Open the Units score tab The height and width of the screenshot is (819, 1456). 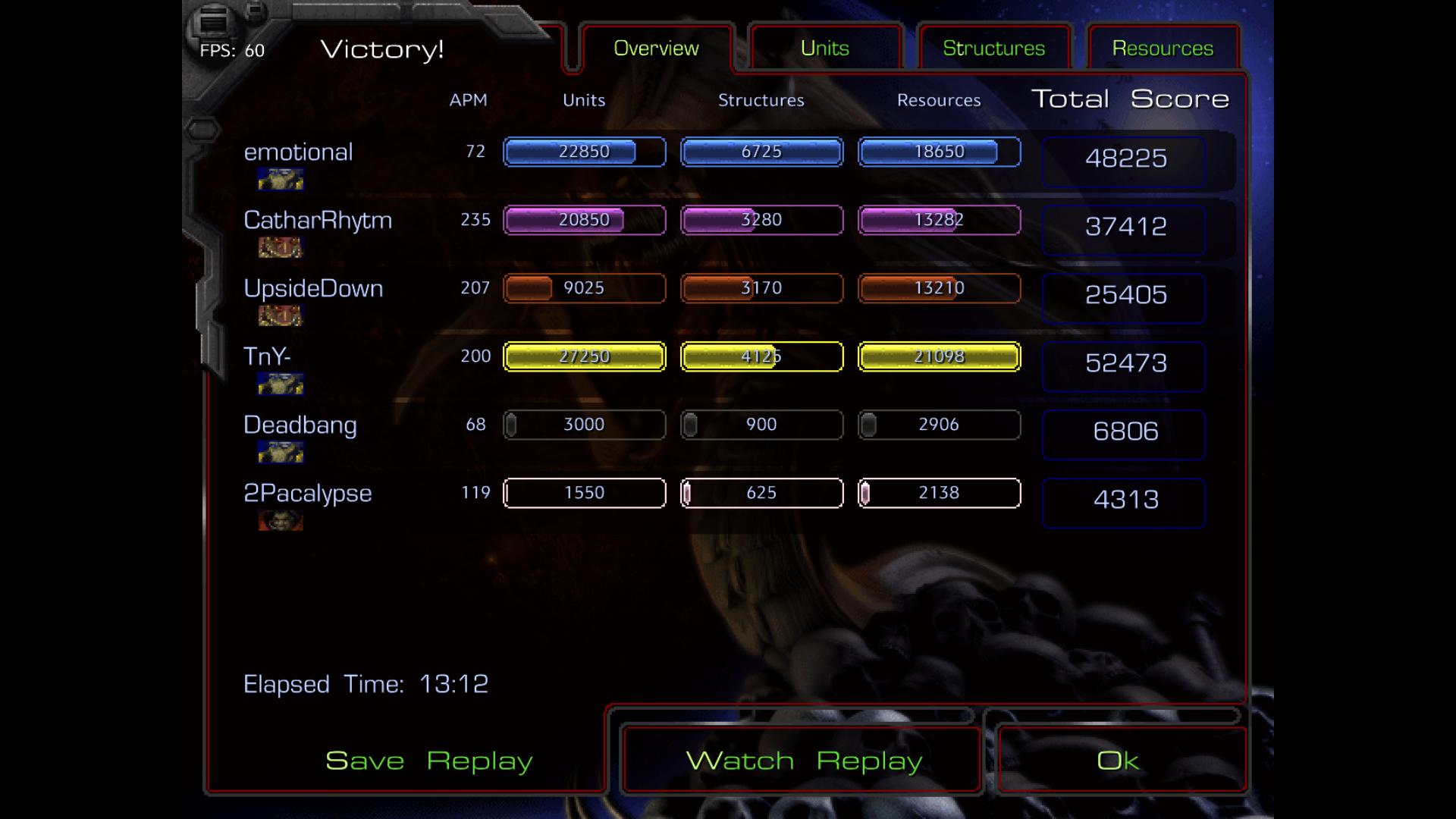pyautogui.click(x=825, y=49)
